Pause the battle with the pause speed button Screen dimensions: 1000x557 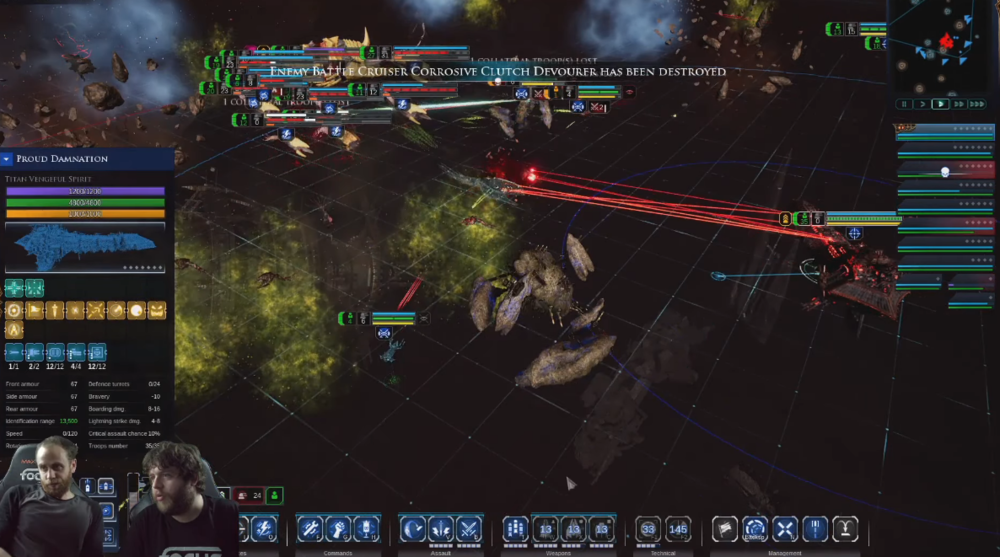pyautogui.click(x=905, y=104)
